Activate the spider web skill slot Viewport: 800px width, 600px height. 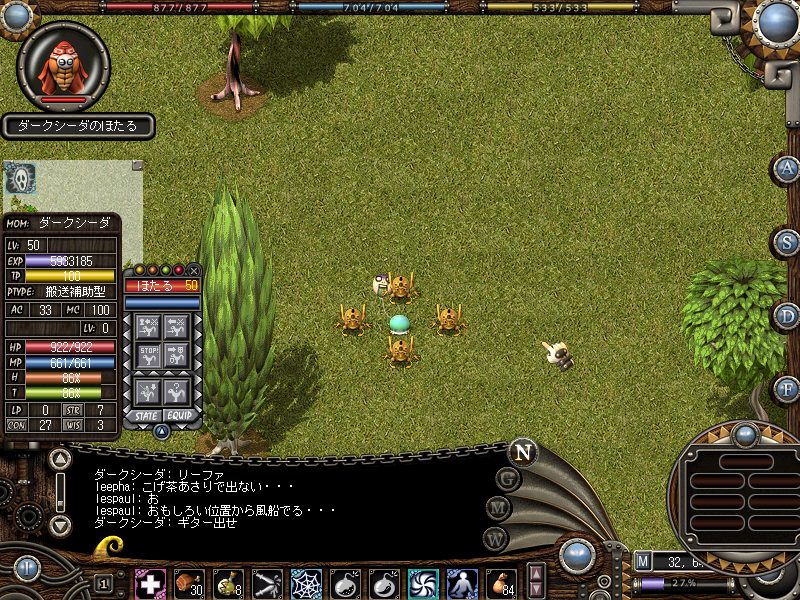pos(306,583)
